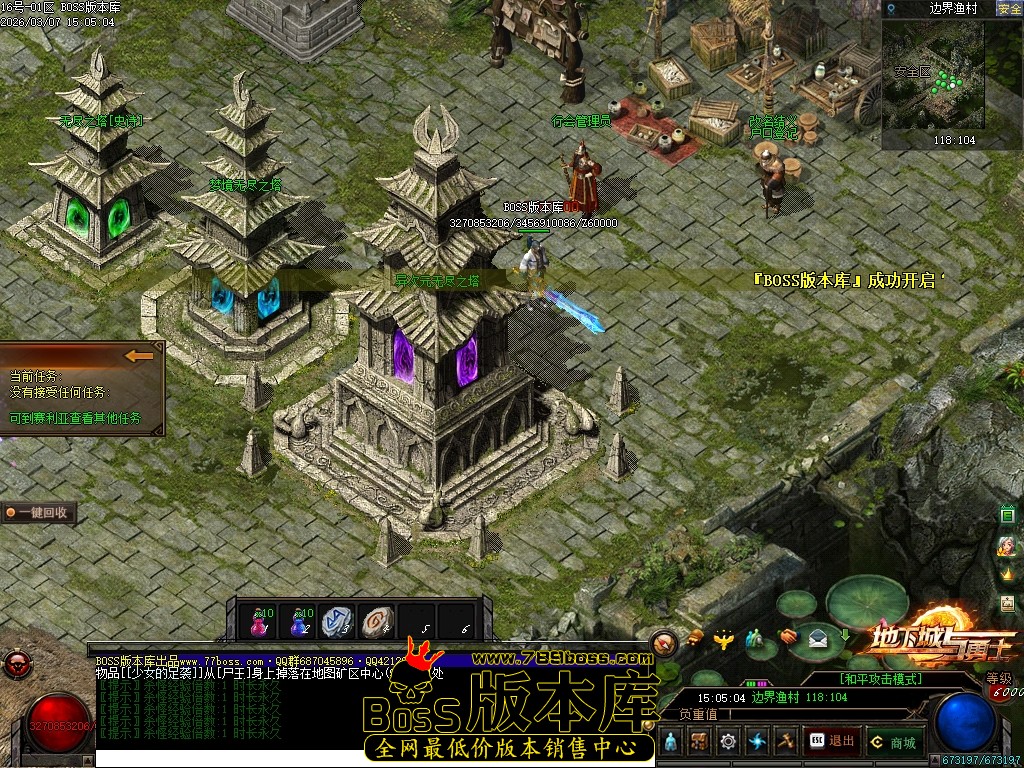Click the red skull icon above the health orb
This screenshot has height=768, width=1024.
point(16,662)
